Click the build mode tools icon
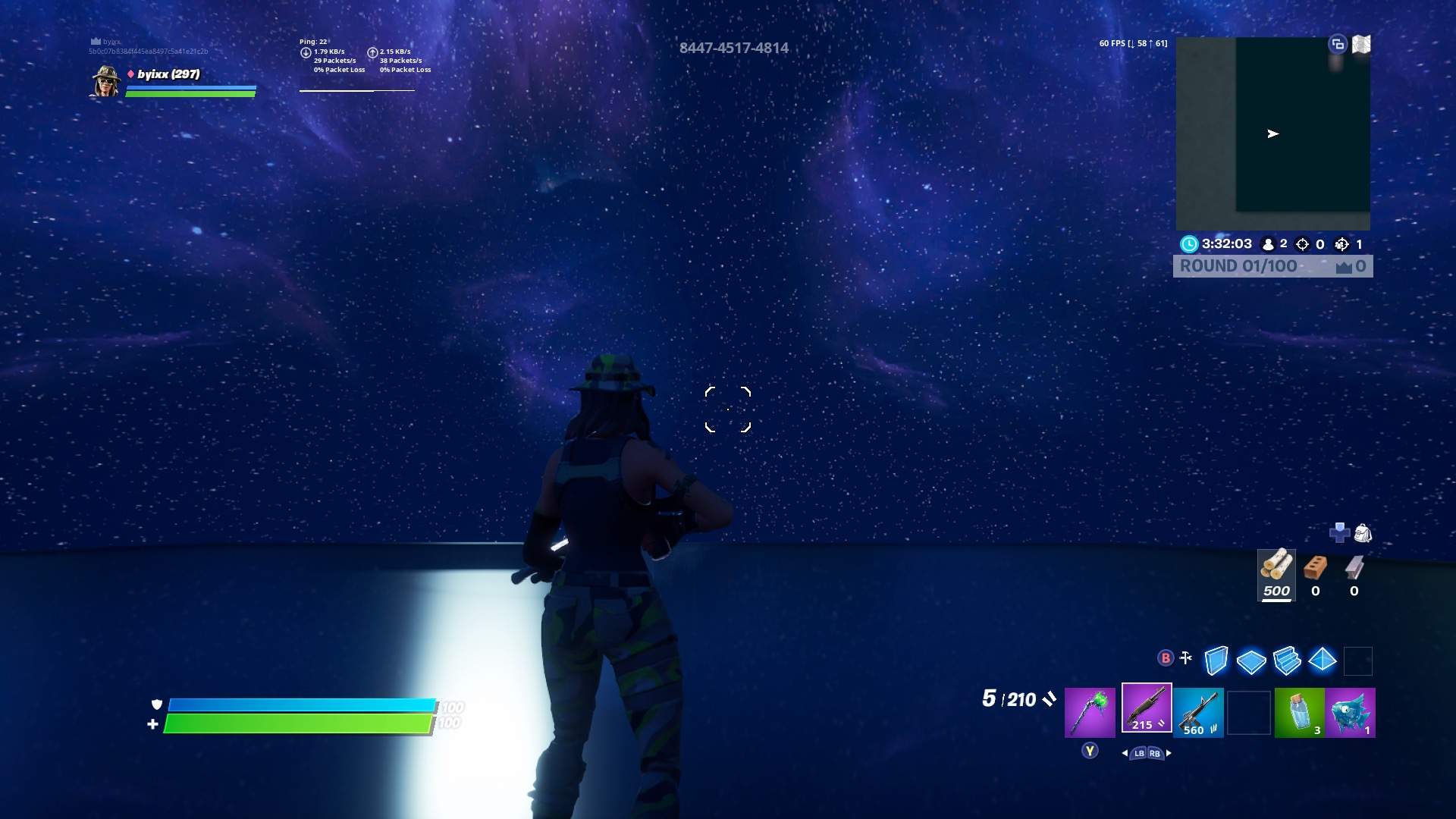Image resolution: width=1456 pixels, height=819 pixels. pyautogui.click(x=1186, y=658)
